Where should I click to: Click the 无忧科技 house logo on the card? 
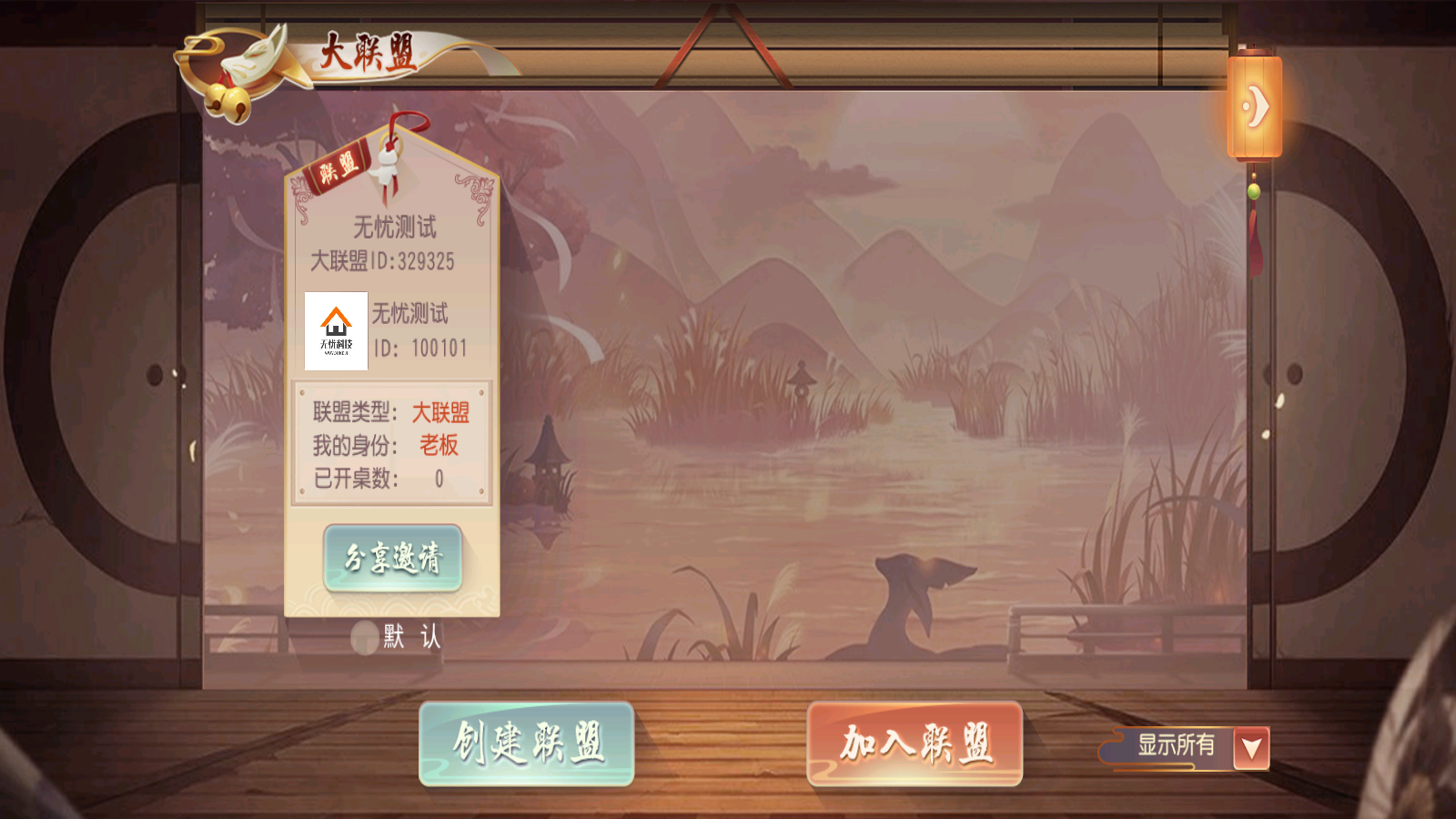335,332
